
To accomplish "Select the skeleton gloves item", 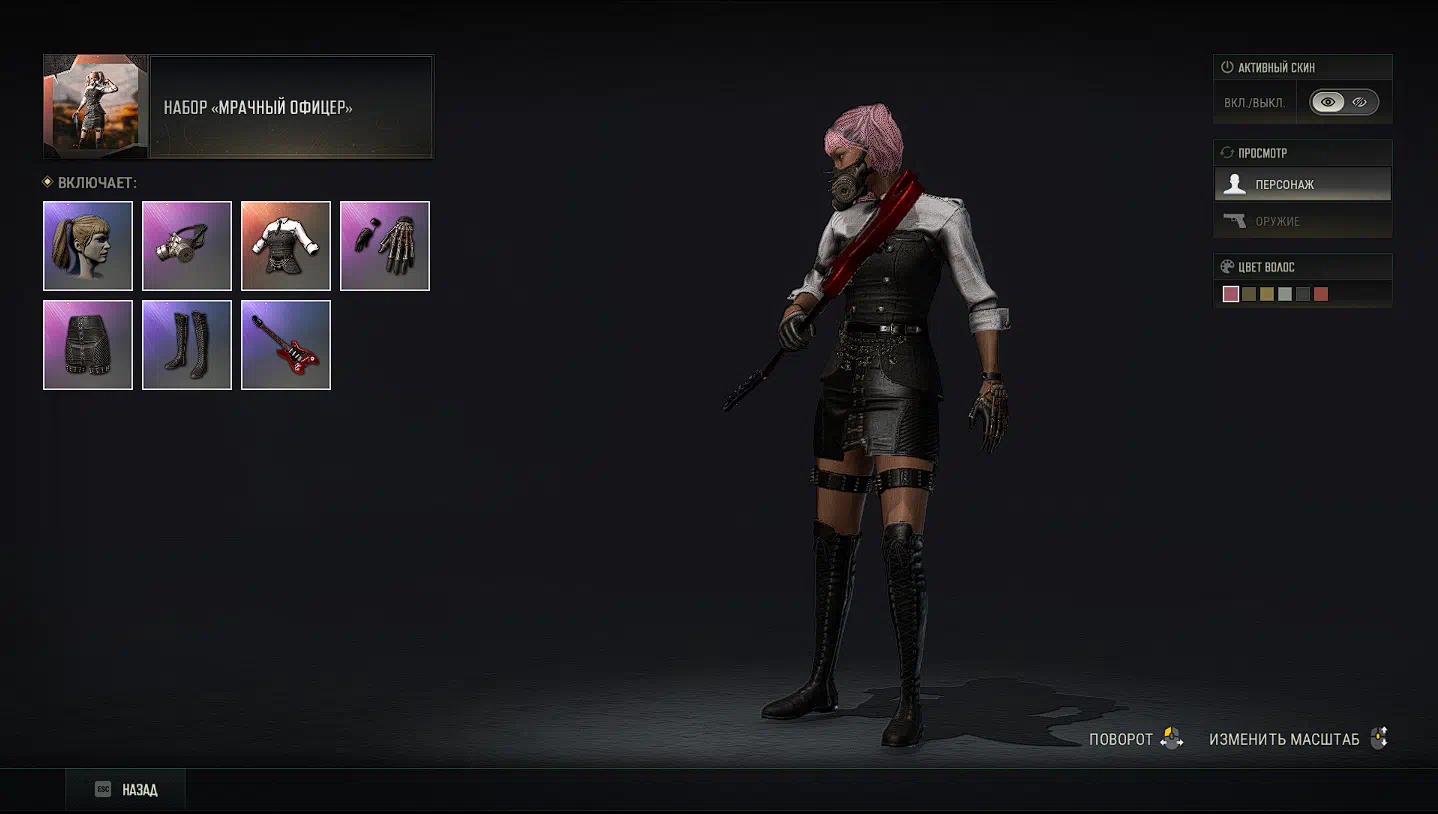I will coord(385,246).
